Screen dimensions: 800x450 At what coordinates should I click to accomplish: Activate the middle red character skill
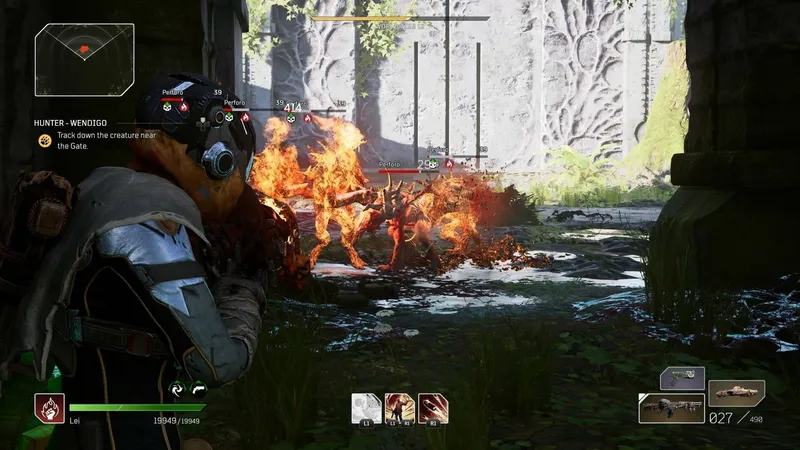click(399, 408)
